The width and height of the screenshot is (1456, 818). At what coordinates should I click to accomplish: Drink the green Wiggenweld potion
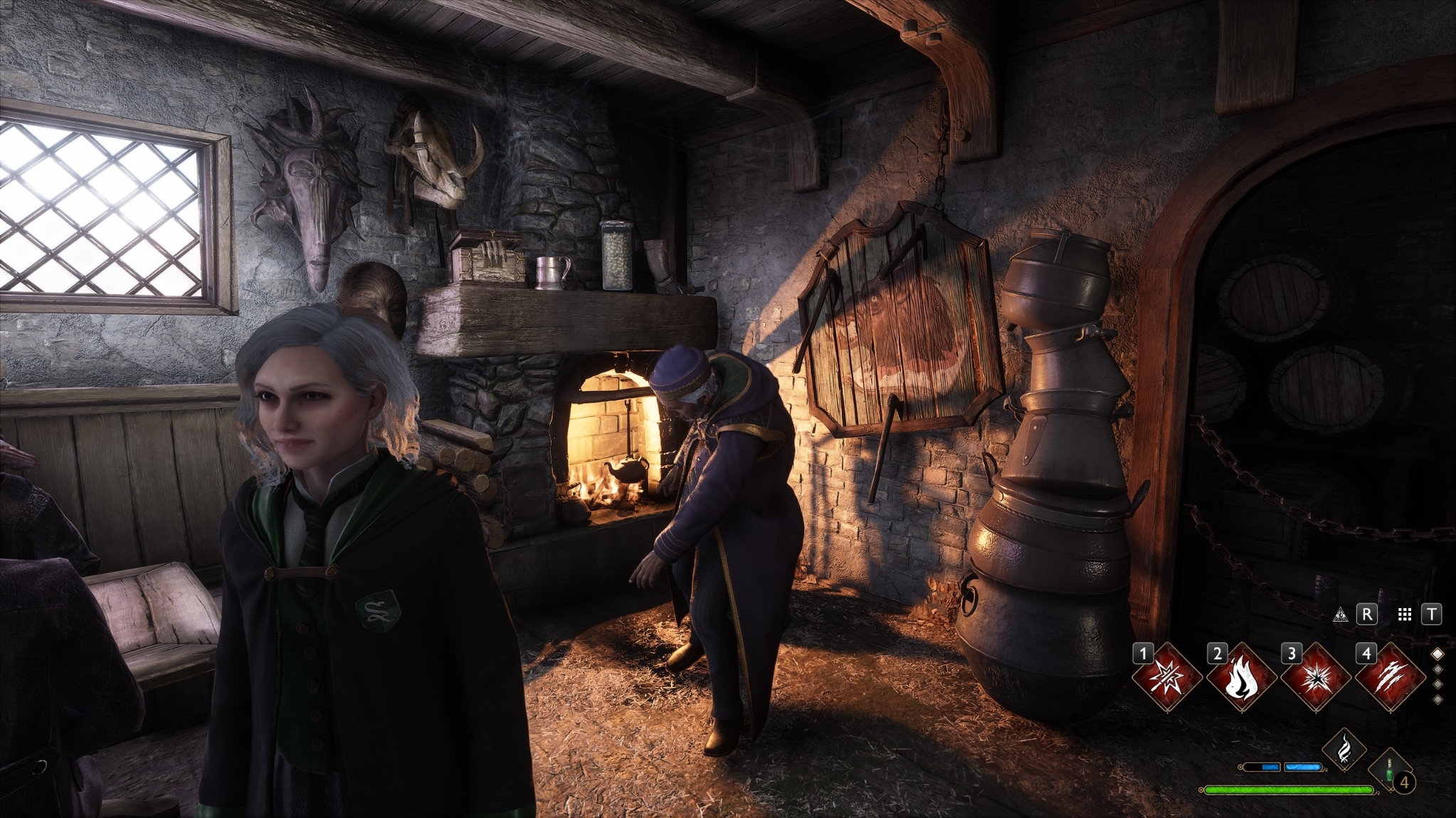coord(1388,770)
